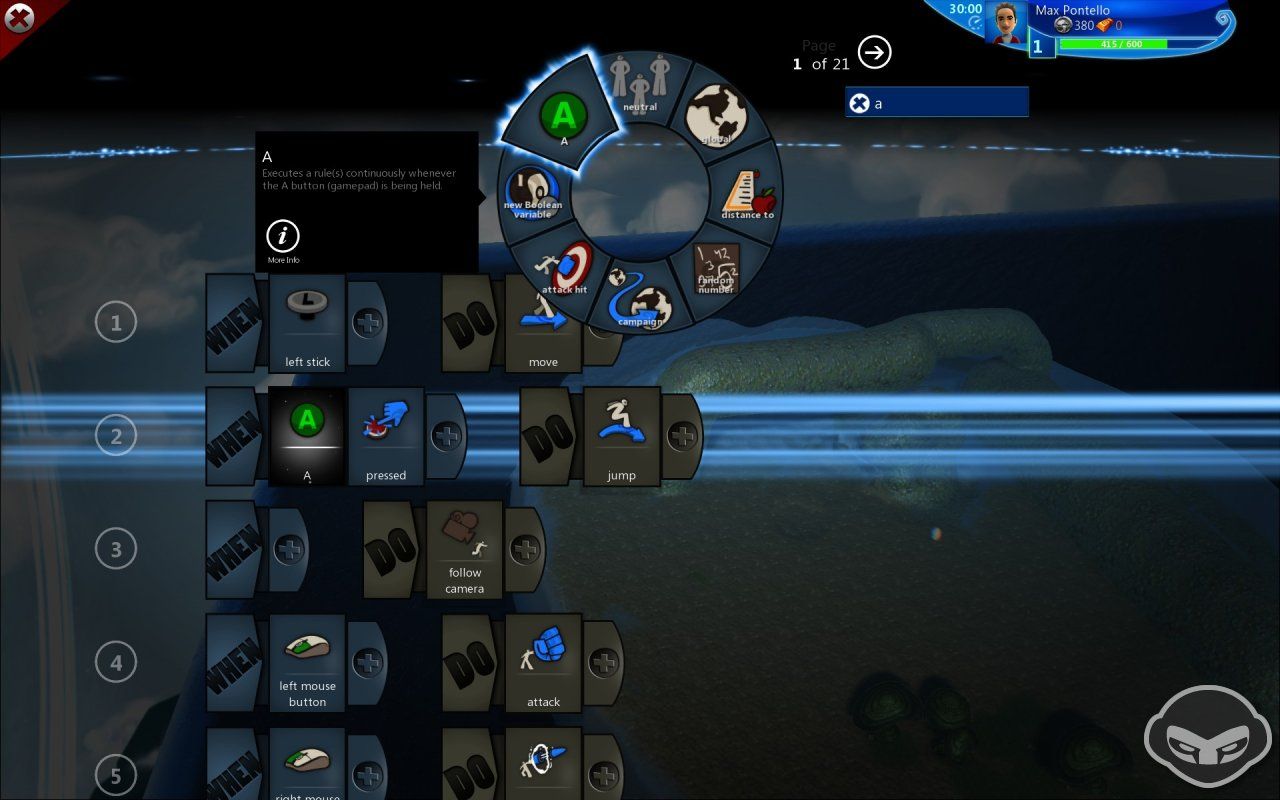Viewport: 1280px width, 800px height.
Task: Click the follow camera tile in rule 3
Action: (464, 548)
